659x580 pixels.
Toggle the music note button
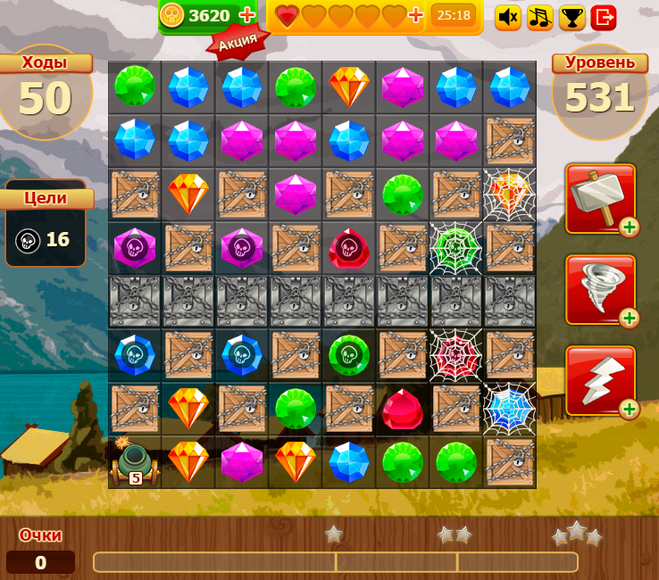coord(540,17)
